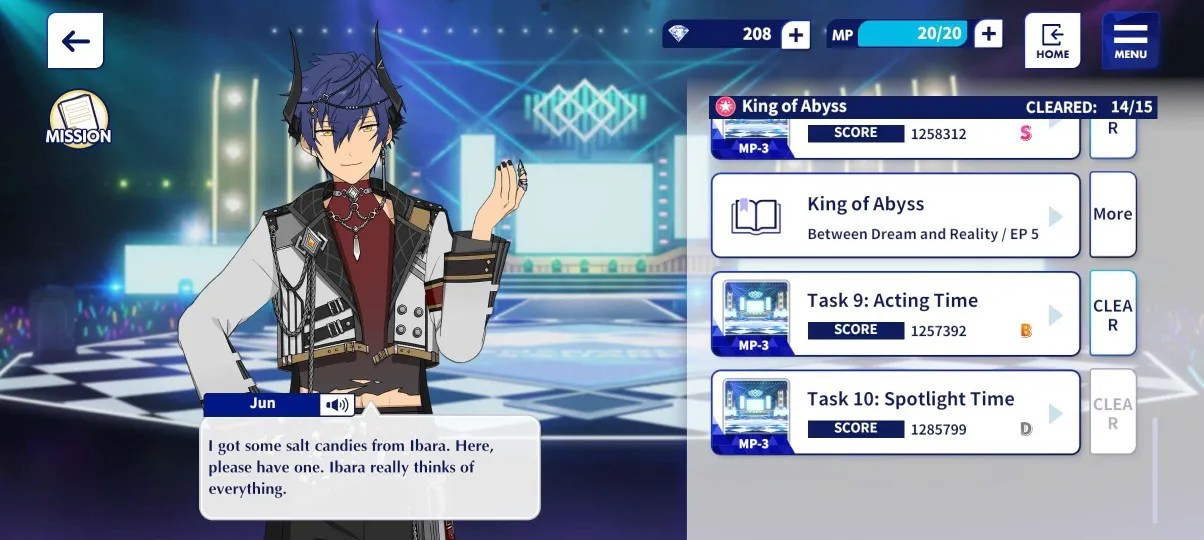Add more diamonds with the plus button
This screenshot has height=540, width=1204.
click(795, 35)
